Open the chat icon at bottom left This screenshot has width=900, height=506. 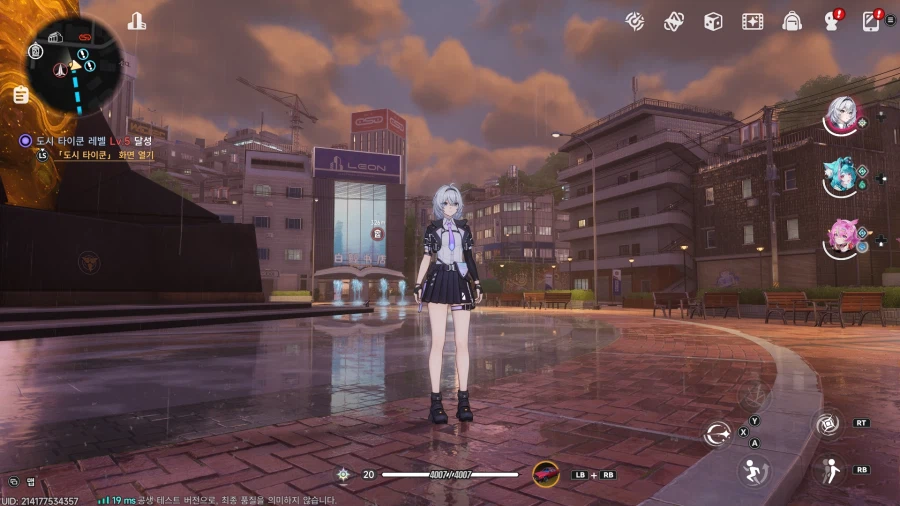coord(13,482)
